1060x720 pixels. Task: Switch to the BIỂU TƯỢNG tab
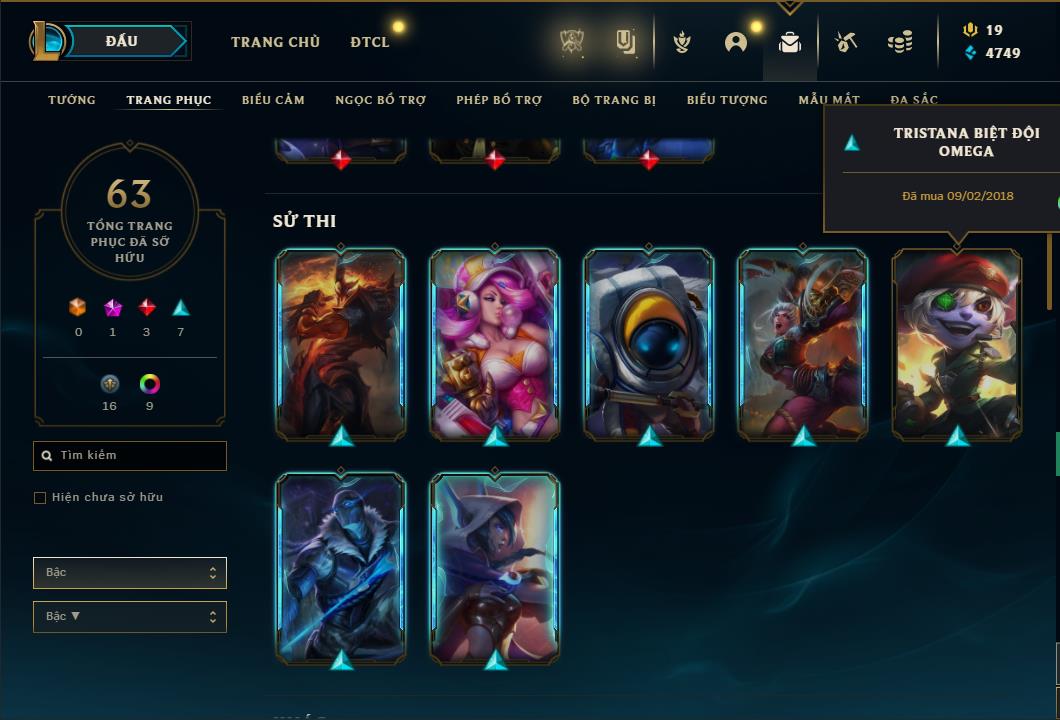[727, 100]
